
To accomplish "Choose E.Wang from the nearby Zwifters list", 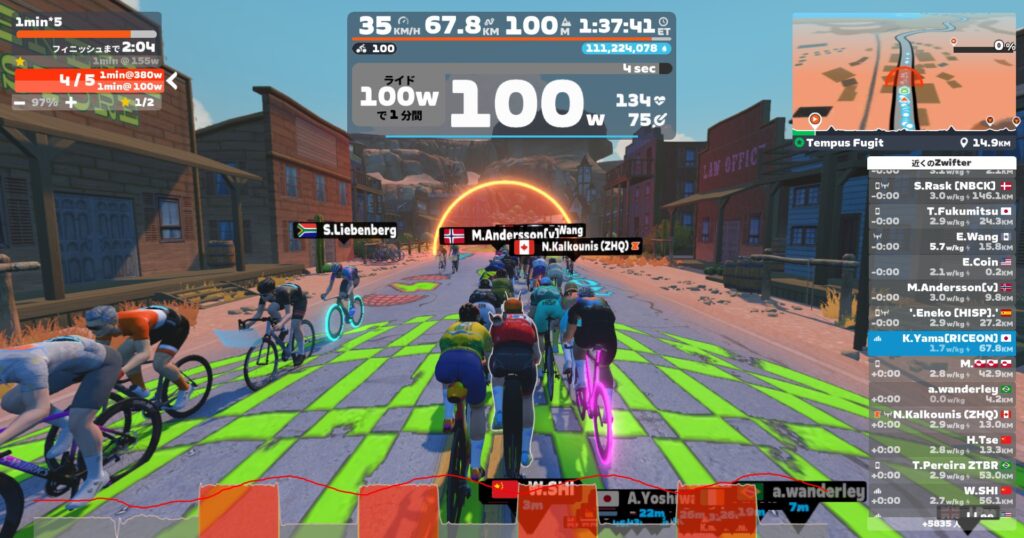I will 942,242.
